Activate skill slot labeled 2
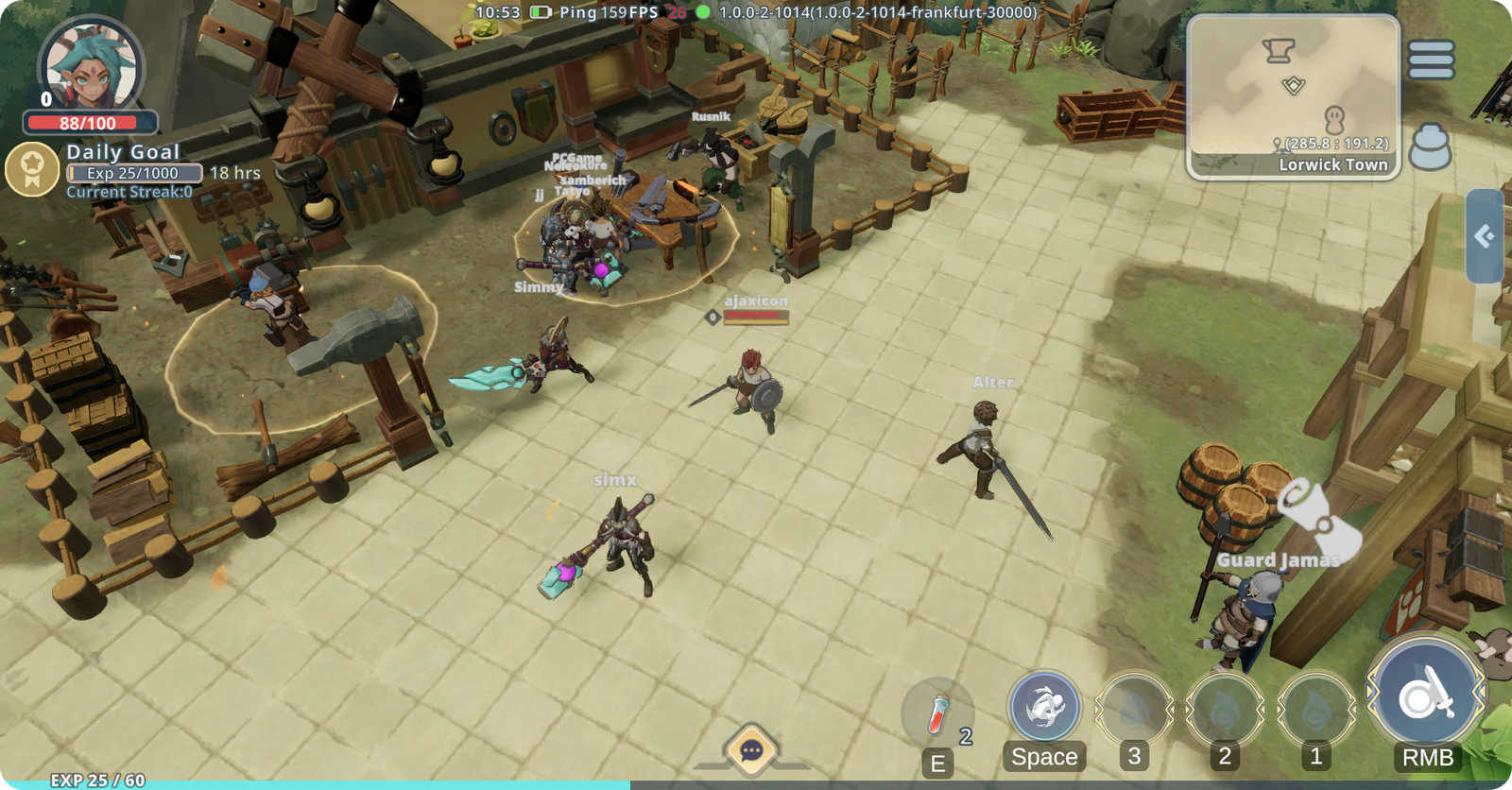Viewport: 1512px width, 790px height. tap(1225, 712)
